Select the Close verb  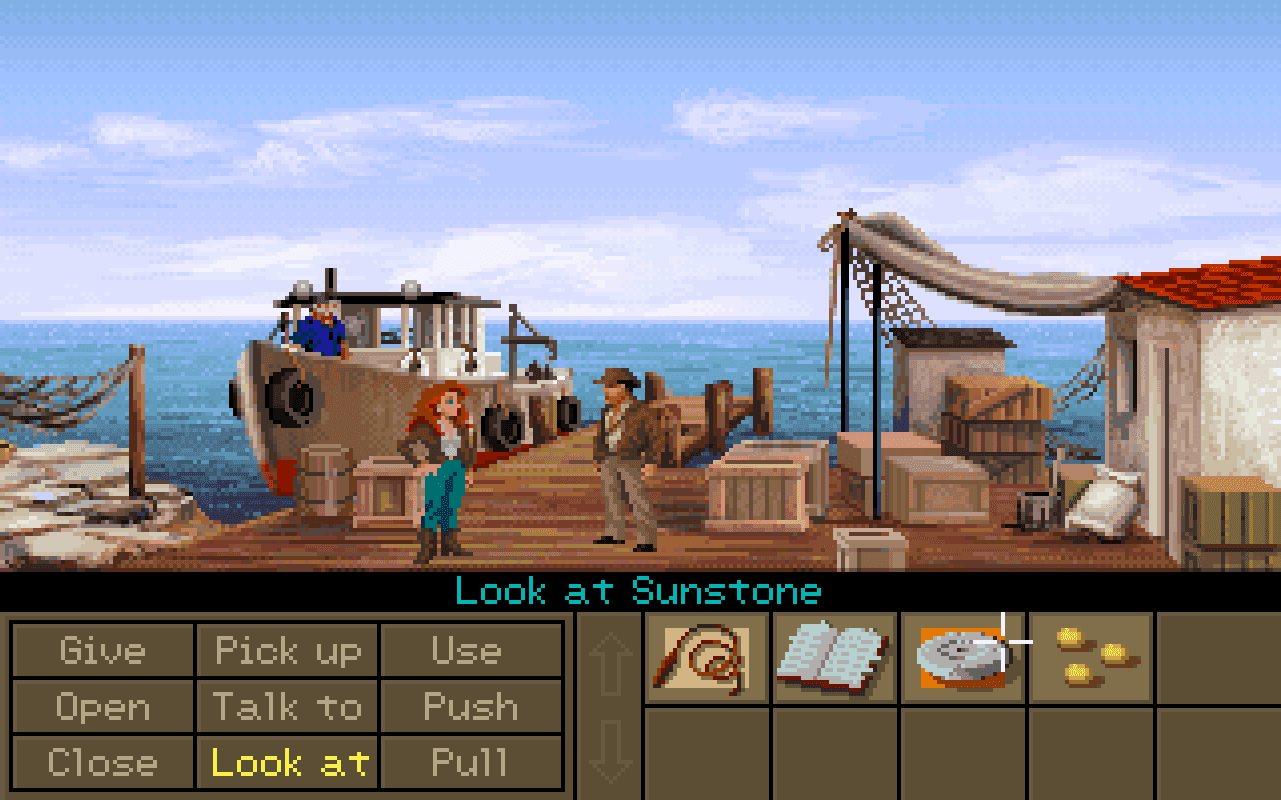click(104, 764)
